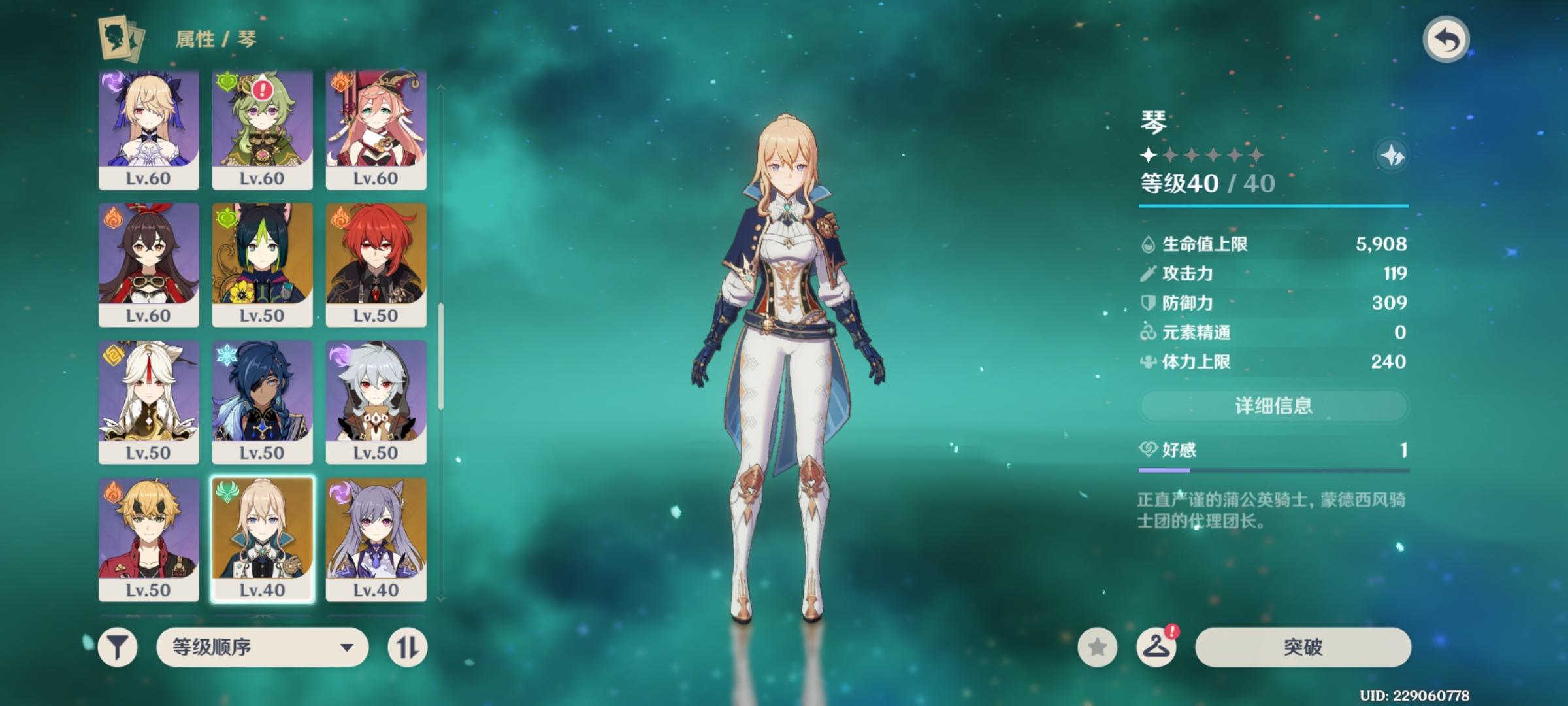This screenshot has width=1568, height=706.
Task: Choose Ningguang's character card
Action: (149, 401)
